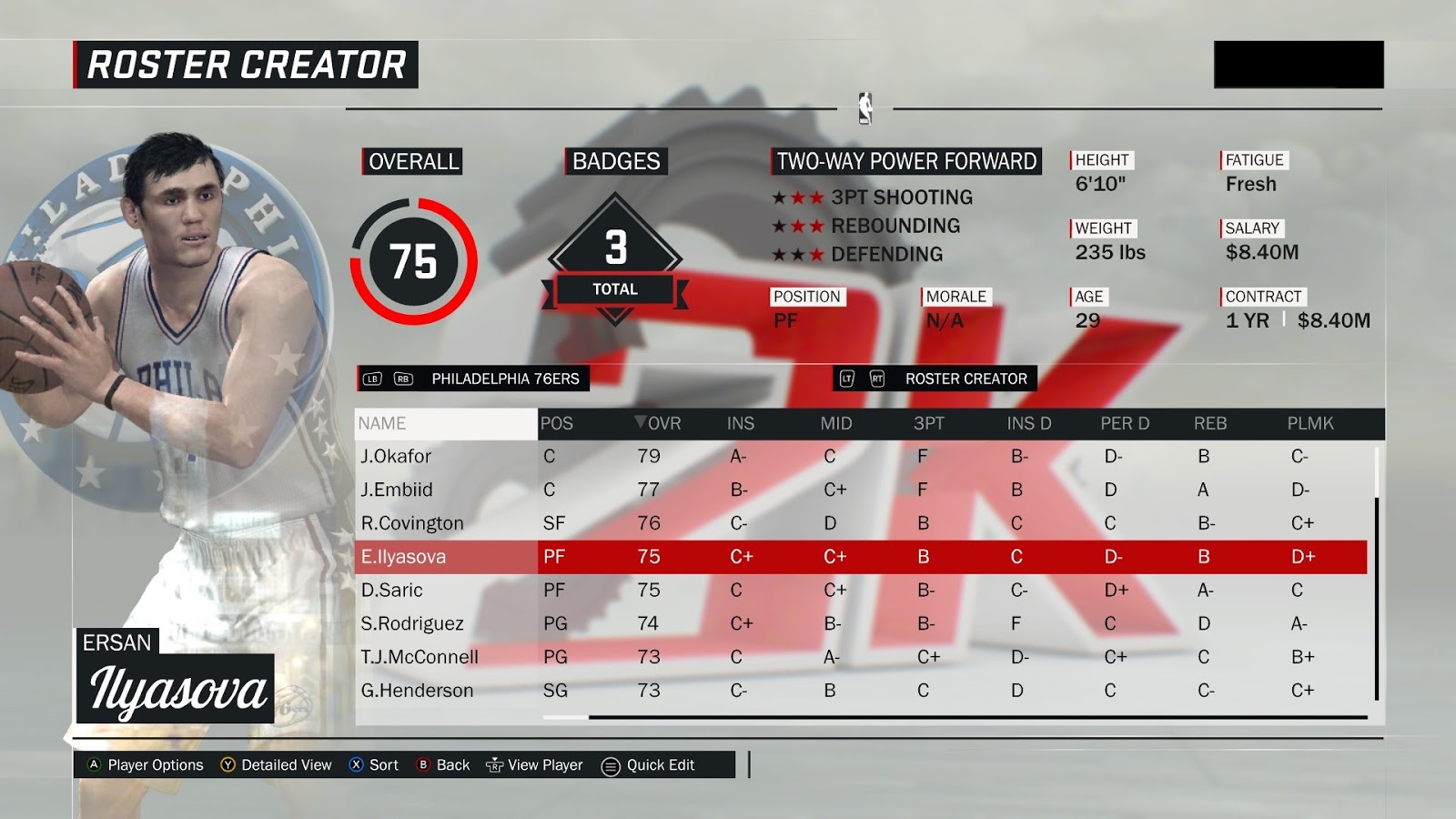Click the OVR column header
1456x819 pixels.
[659, 423]
